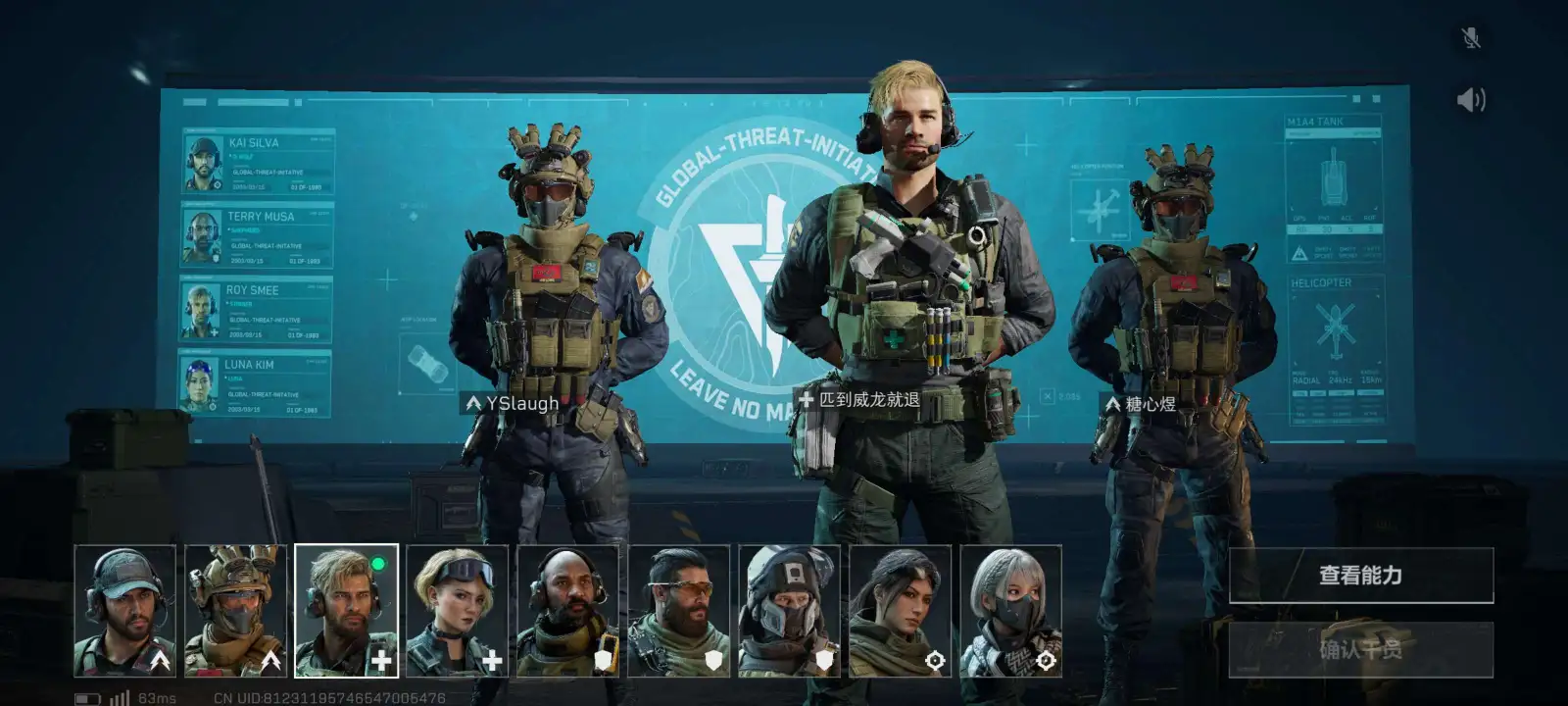Toggle the speaker sound icon
Screen dimensions: 1568x706
click(1470, 100)
